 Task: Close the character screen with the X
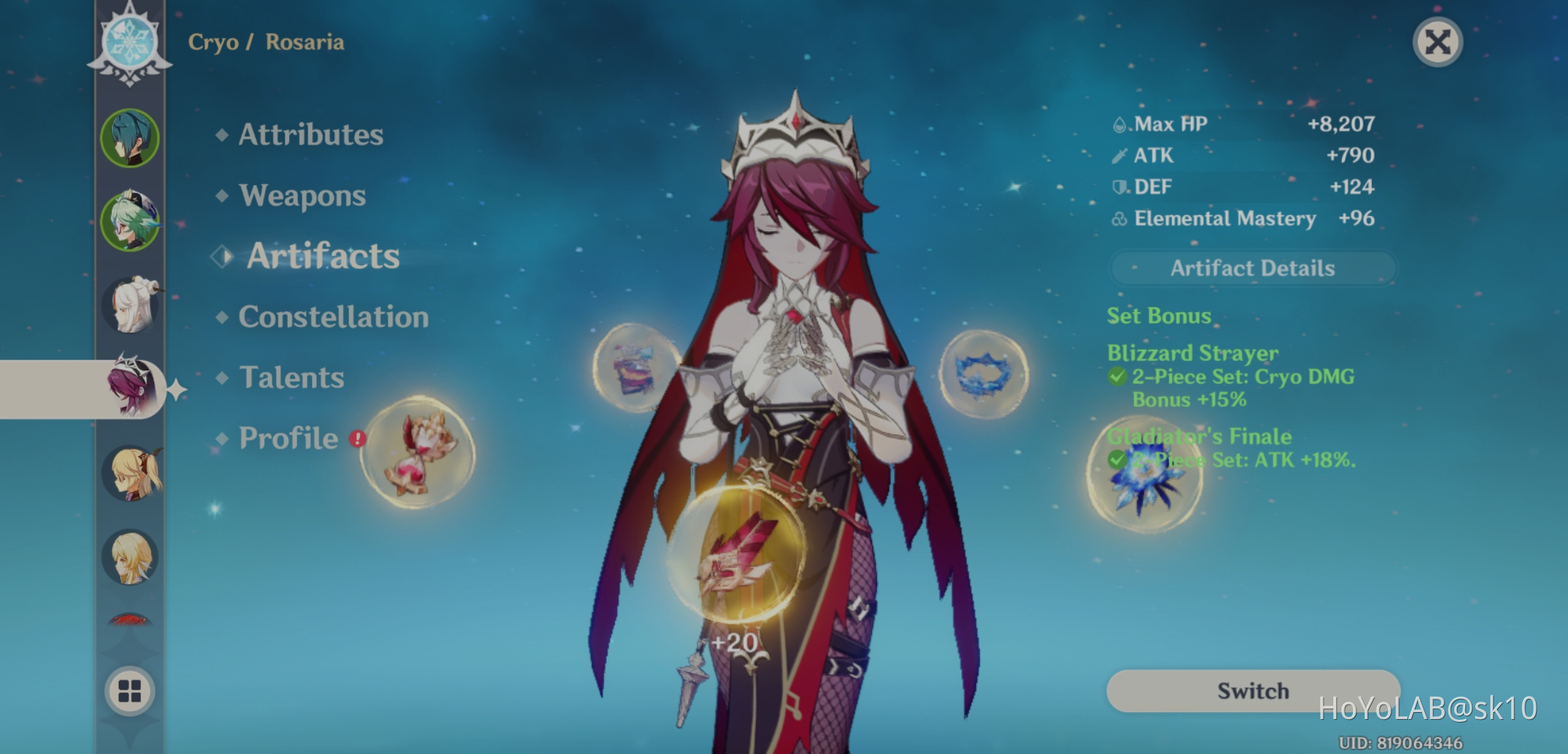click(1437, 42)
